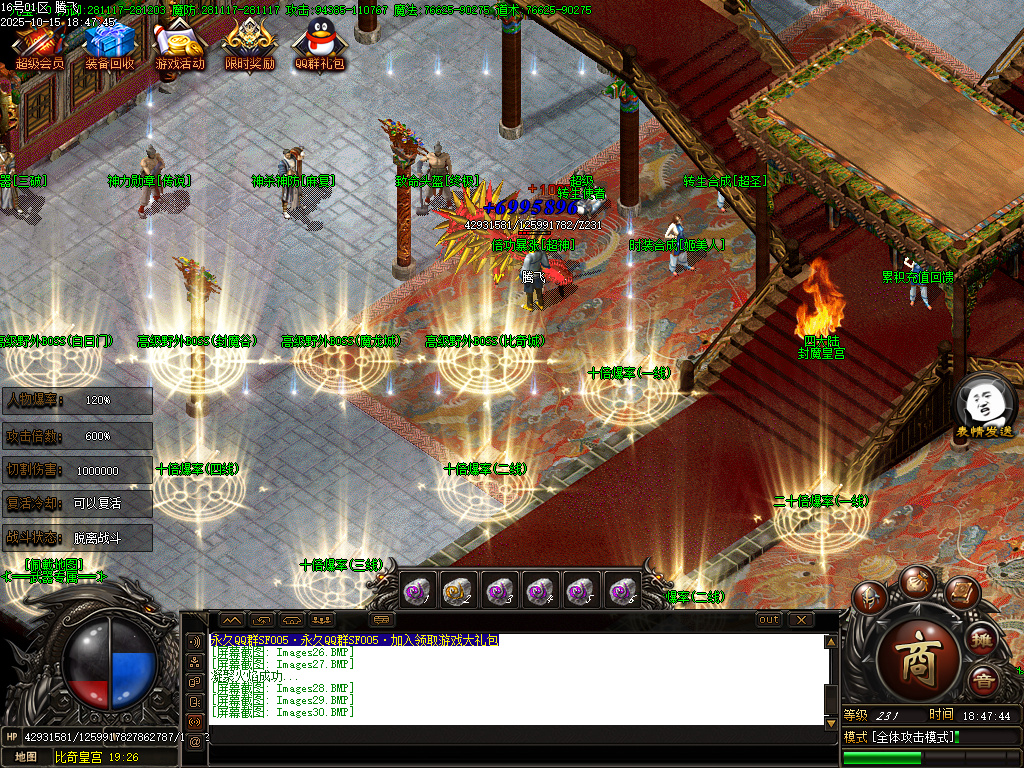The height and width of the screenshot is (768, 1024).
Task: Open the 超级会员 VIP menu
Action: 39,43
